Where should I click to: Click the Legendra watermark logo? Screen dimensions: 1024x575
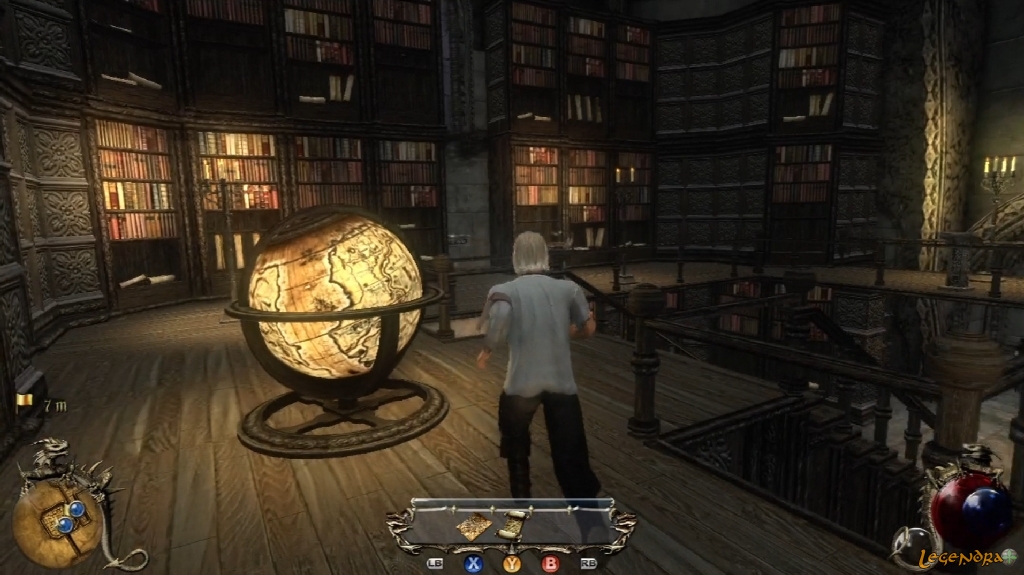click(x=968, y=557)
